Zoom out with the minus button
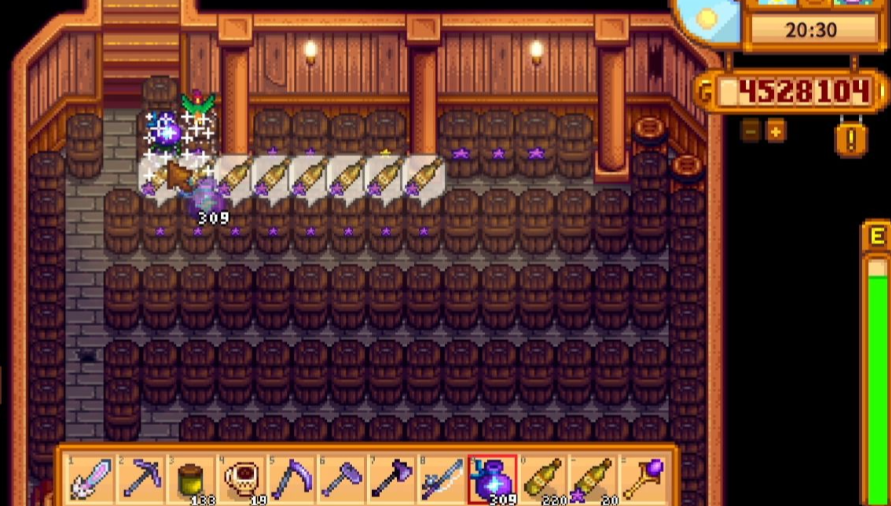The width and height of the screenshot is (891, 506). [750, 131]
